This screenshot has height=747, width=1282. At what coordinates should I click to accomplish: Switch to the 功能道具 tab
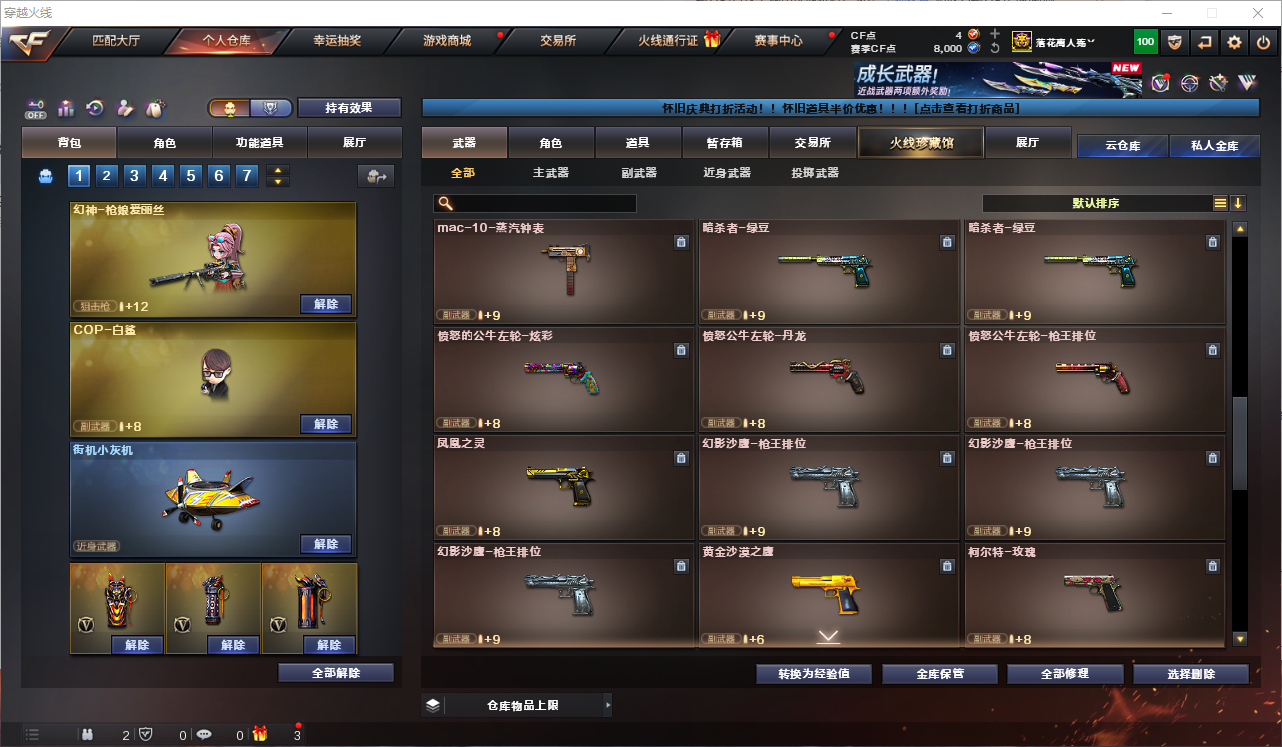point(259,143)
